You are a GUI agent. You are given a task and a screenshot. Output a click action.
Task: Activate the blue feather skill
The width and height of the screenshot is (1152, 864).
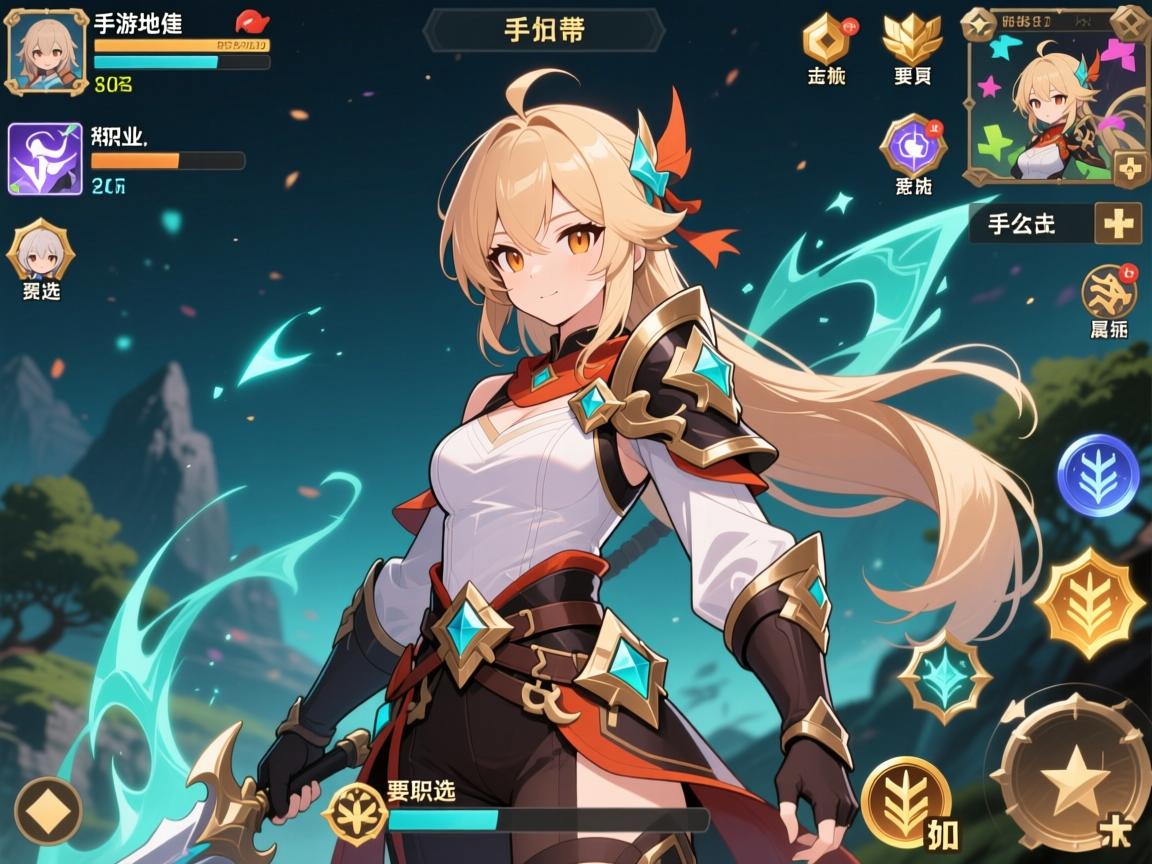(1098, 474)
